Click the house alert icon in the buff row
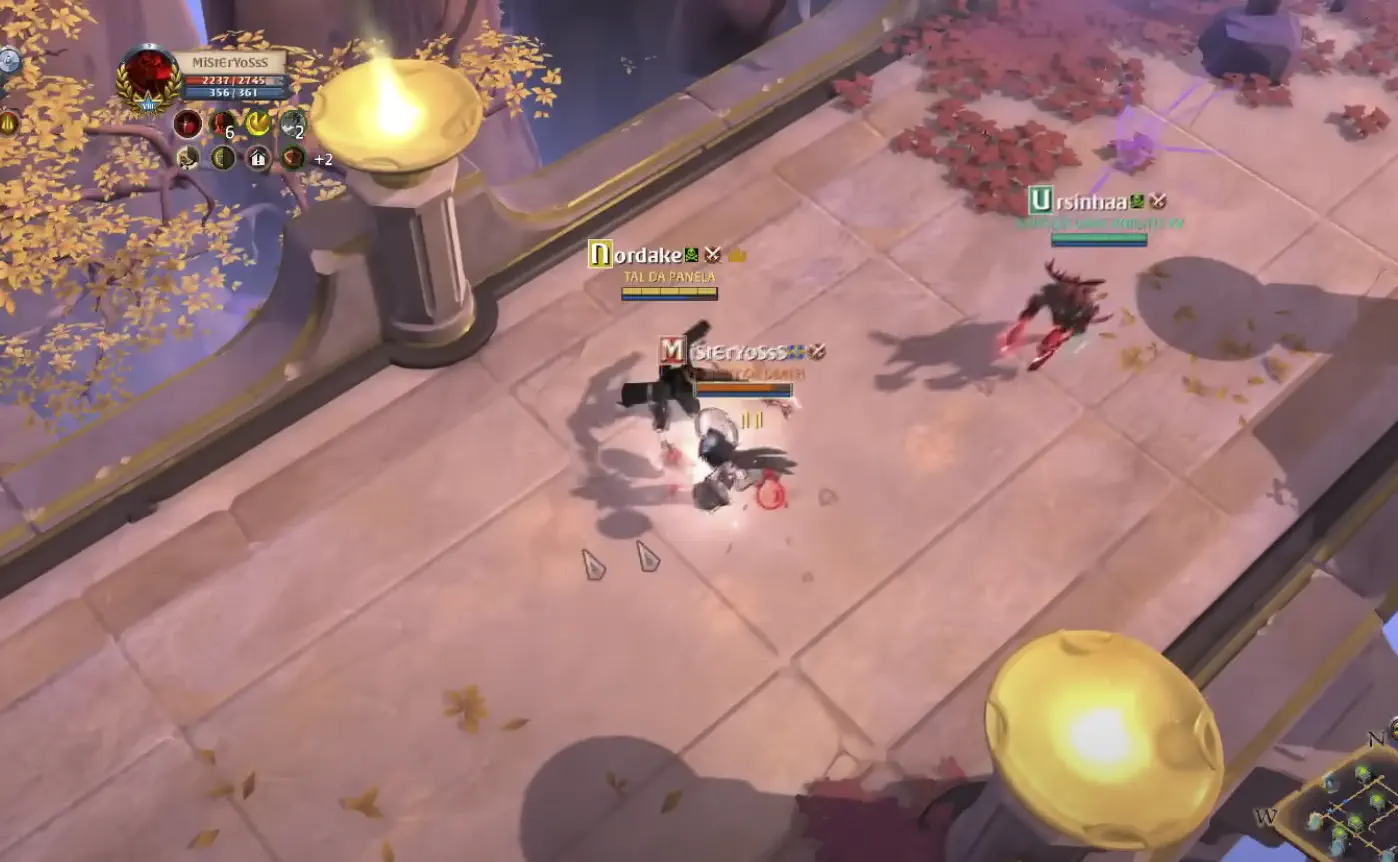 (258, 158)
